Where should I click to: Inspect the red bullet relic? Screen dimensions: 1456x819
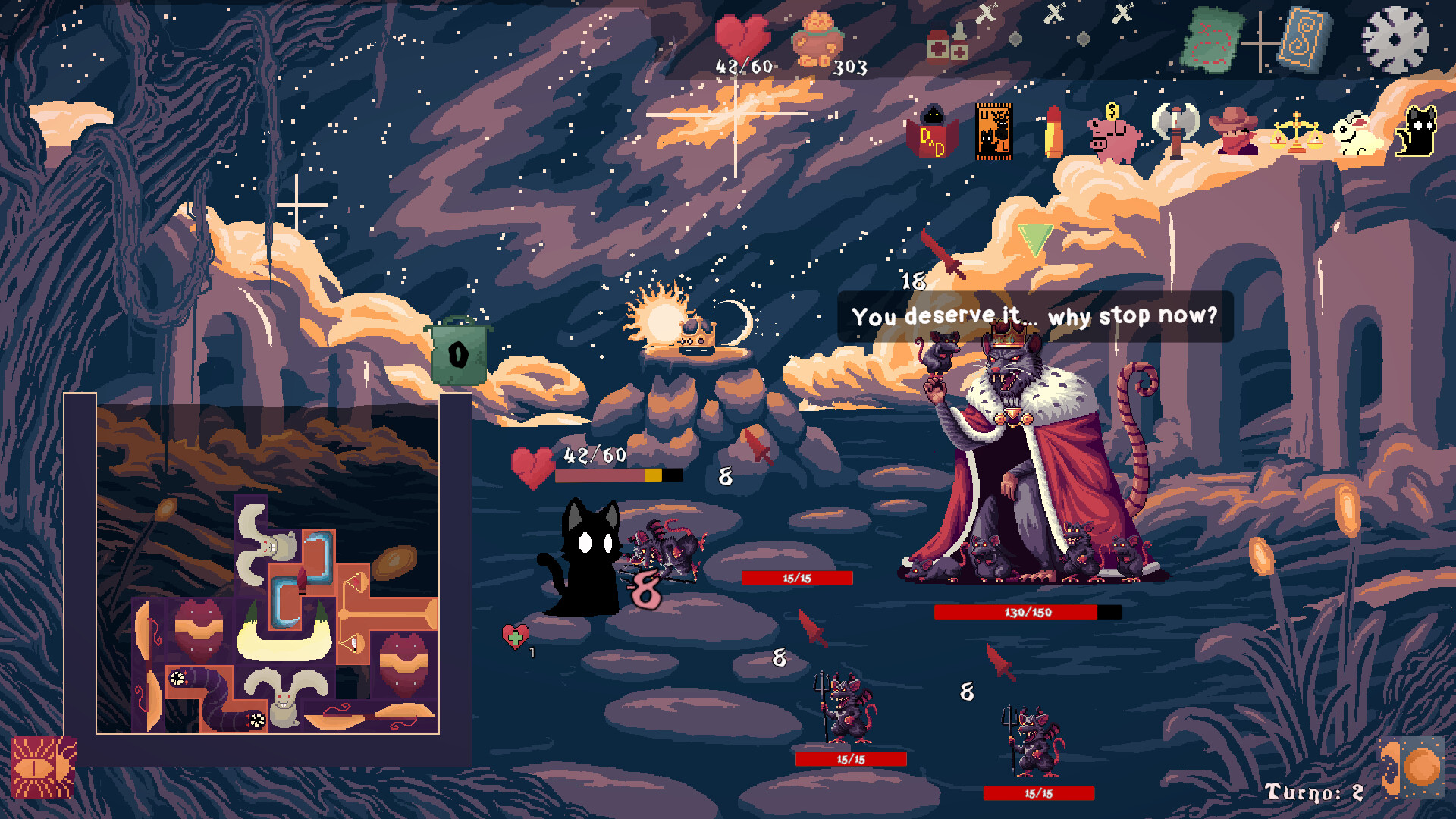pyautogui.click(x=1053, y=132)
